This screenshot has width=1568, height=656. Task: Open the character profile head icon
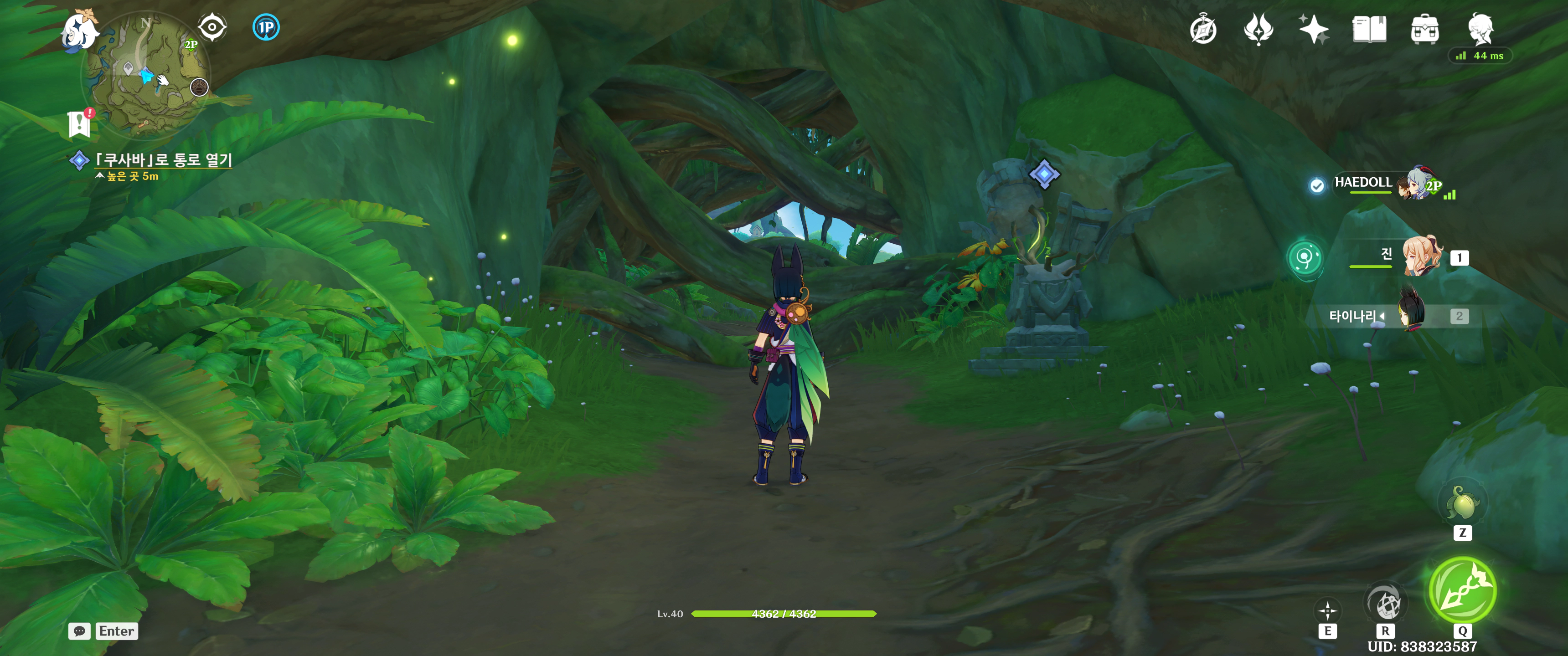tap(1480, 29)
